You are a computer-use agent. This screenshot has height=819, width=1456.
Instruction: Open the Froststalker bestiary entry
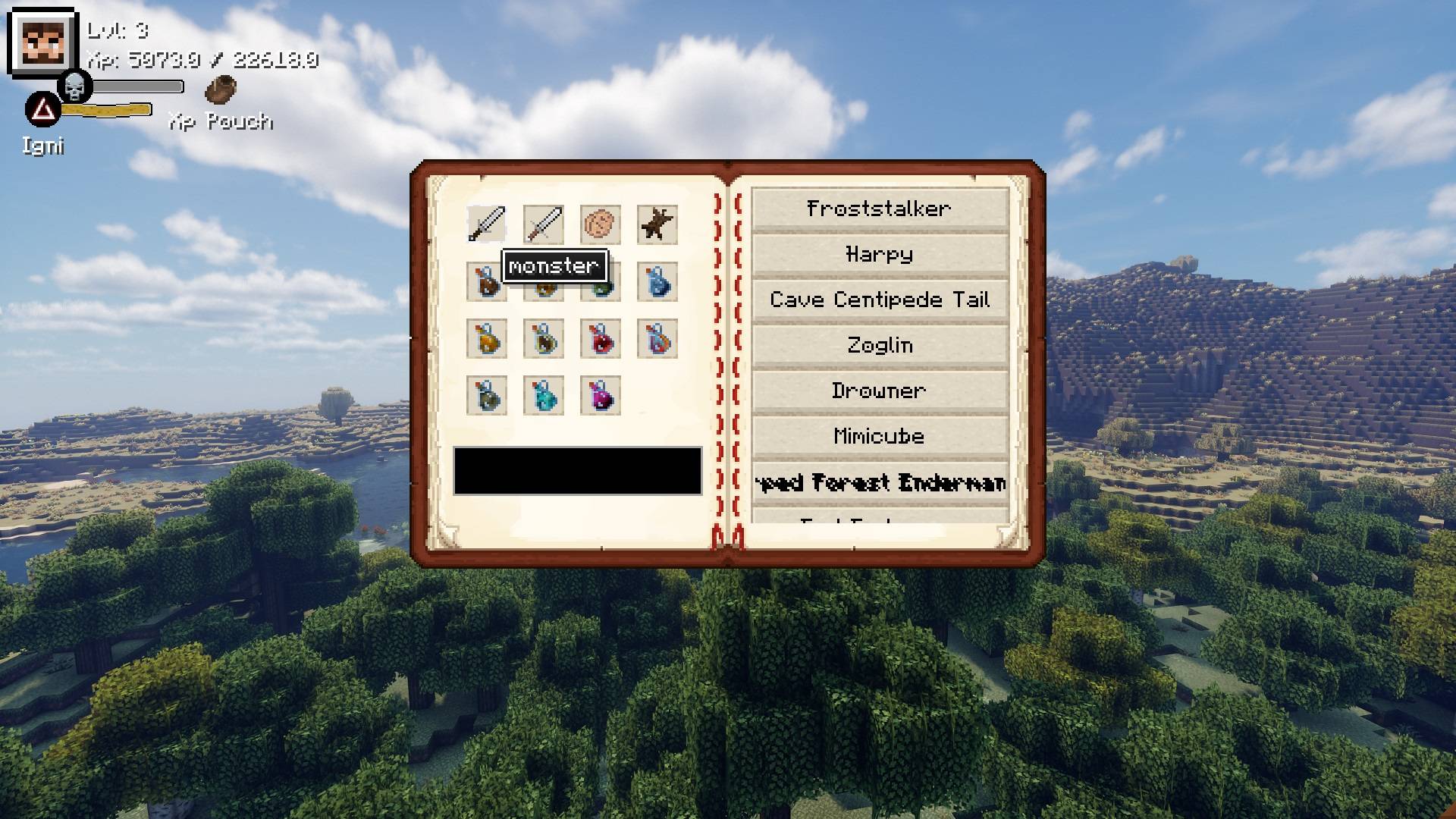878,209
